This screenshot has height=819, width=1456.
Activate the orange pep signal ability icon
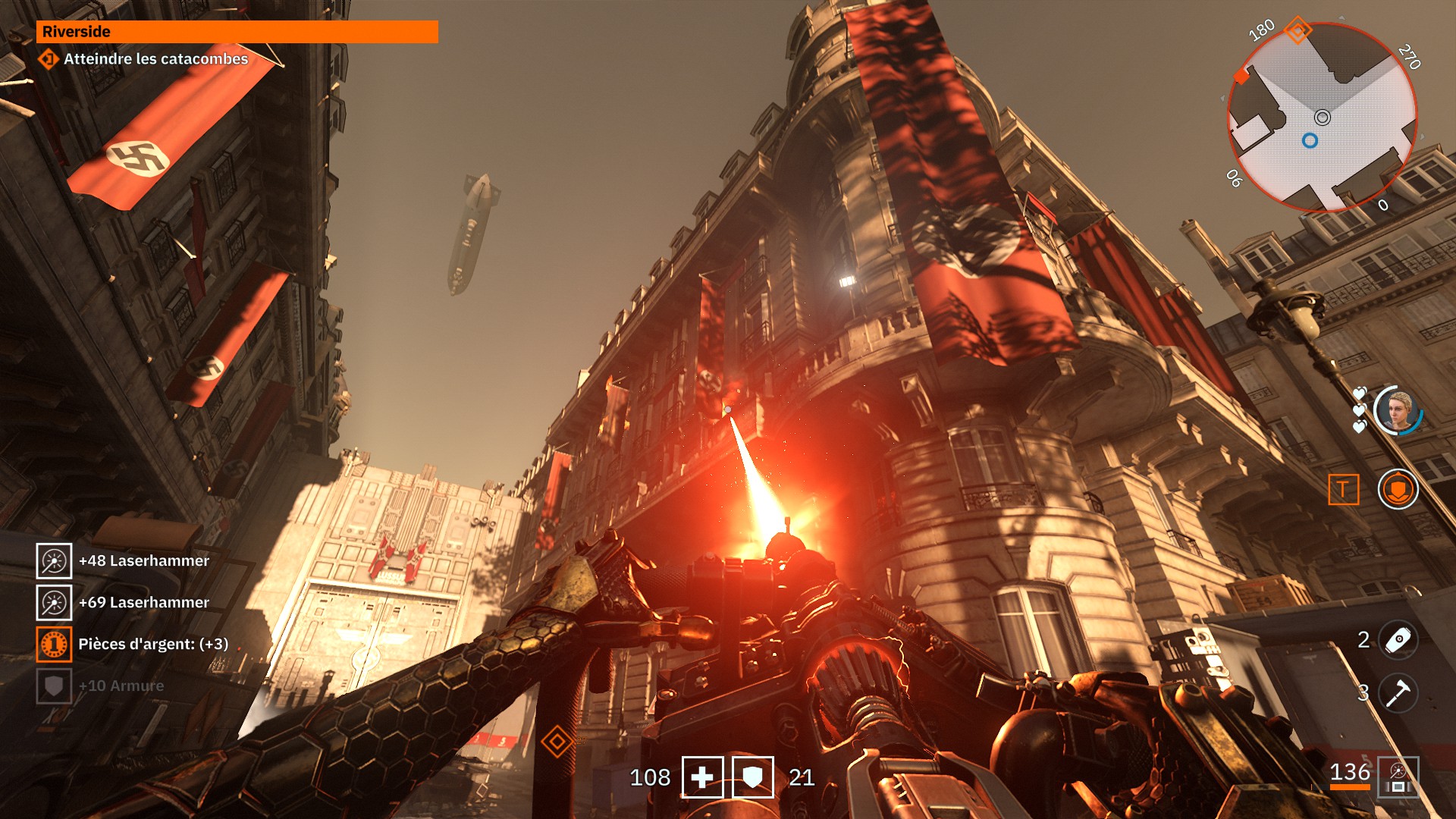click(x=1398, y=489)
